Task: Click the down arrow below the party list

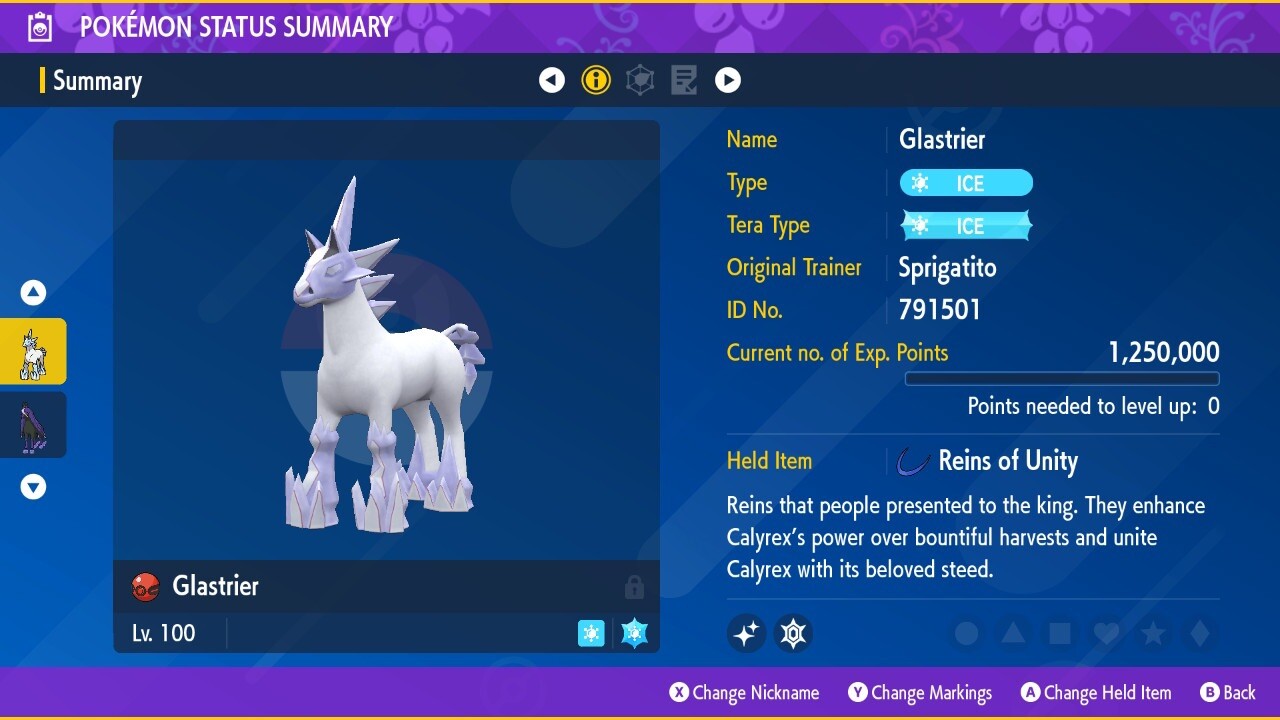Action: pyautogui.click(x=33, y=487)
